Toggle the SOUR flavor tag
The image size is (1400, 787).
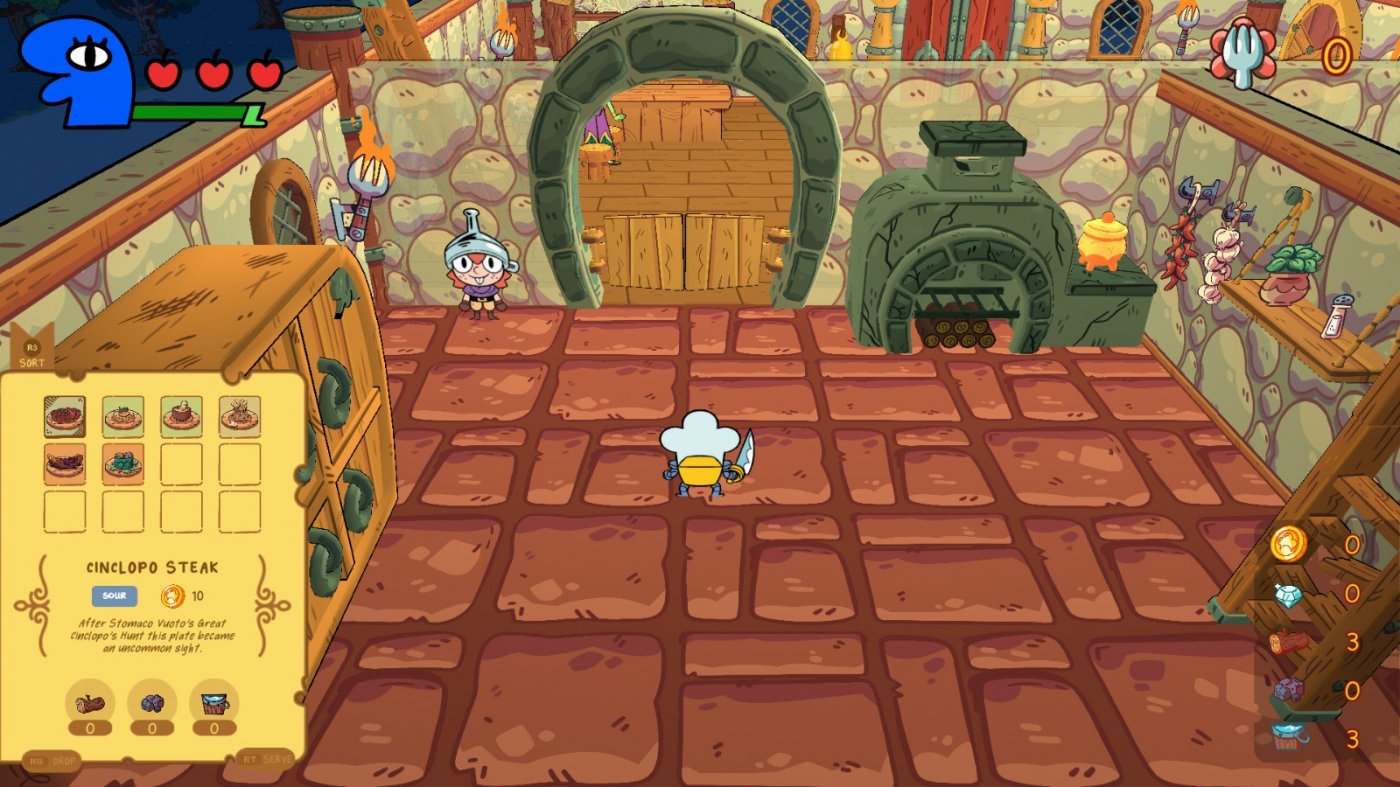tap(113, 596)
